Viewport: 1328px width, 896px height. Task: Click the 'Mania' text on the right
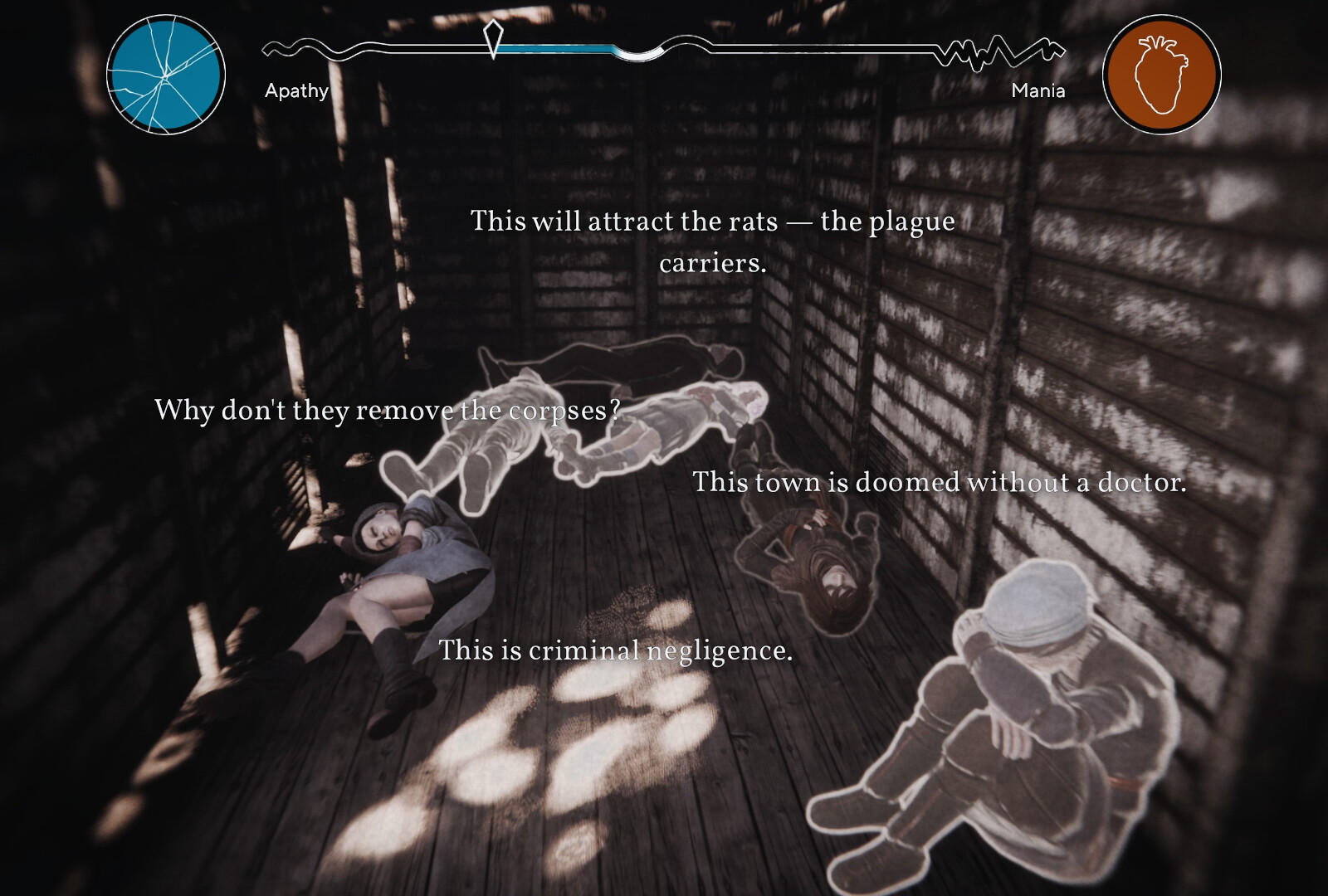(1038, 91)
